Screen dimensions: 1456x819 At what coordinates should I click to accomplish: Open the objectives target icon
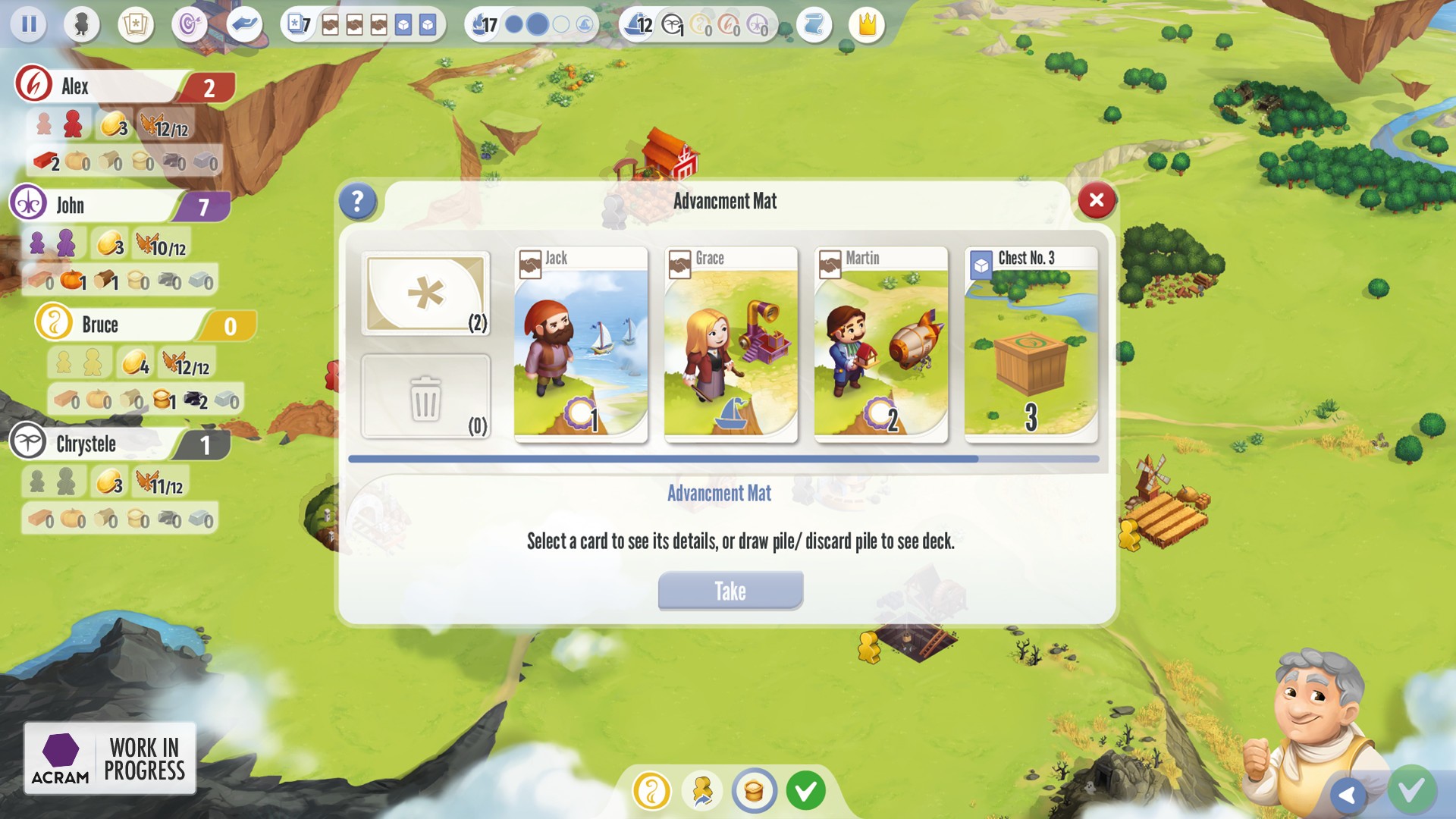pos(189,24)
